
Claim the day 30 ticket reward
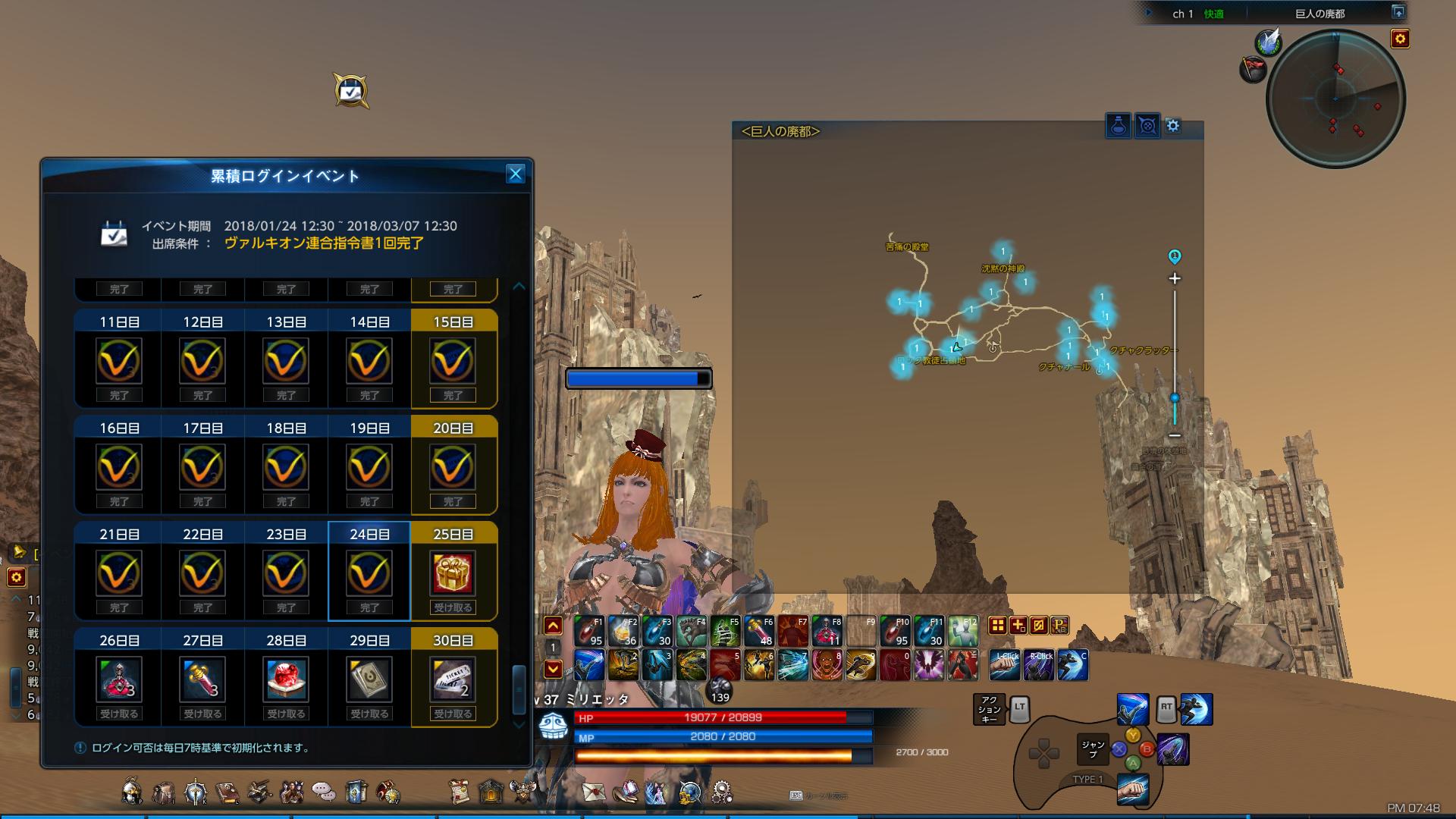tap(453, 679)
